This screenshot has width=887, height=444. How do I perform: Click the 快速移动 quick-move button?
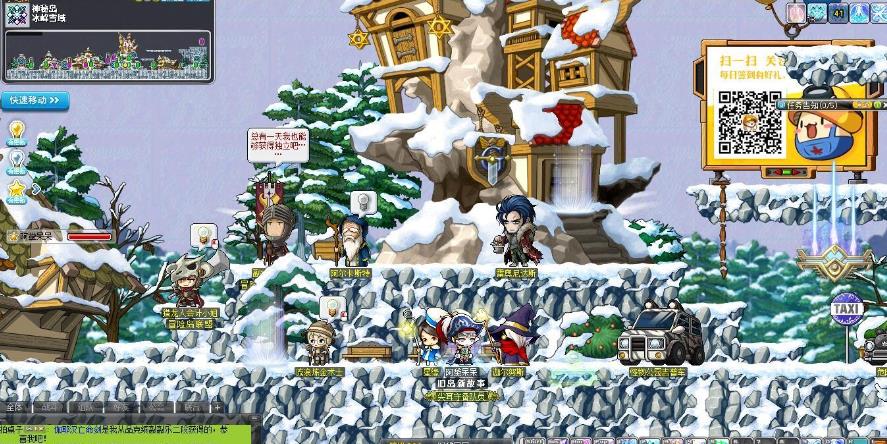[36, 101]
